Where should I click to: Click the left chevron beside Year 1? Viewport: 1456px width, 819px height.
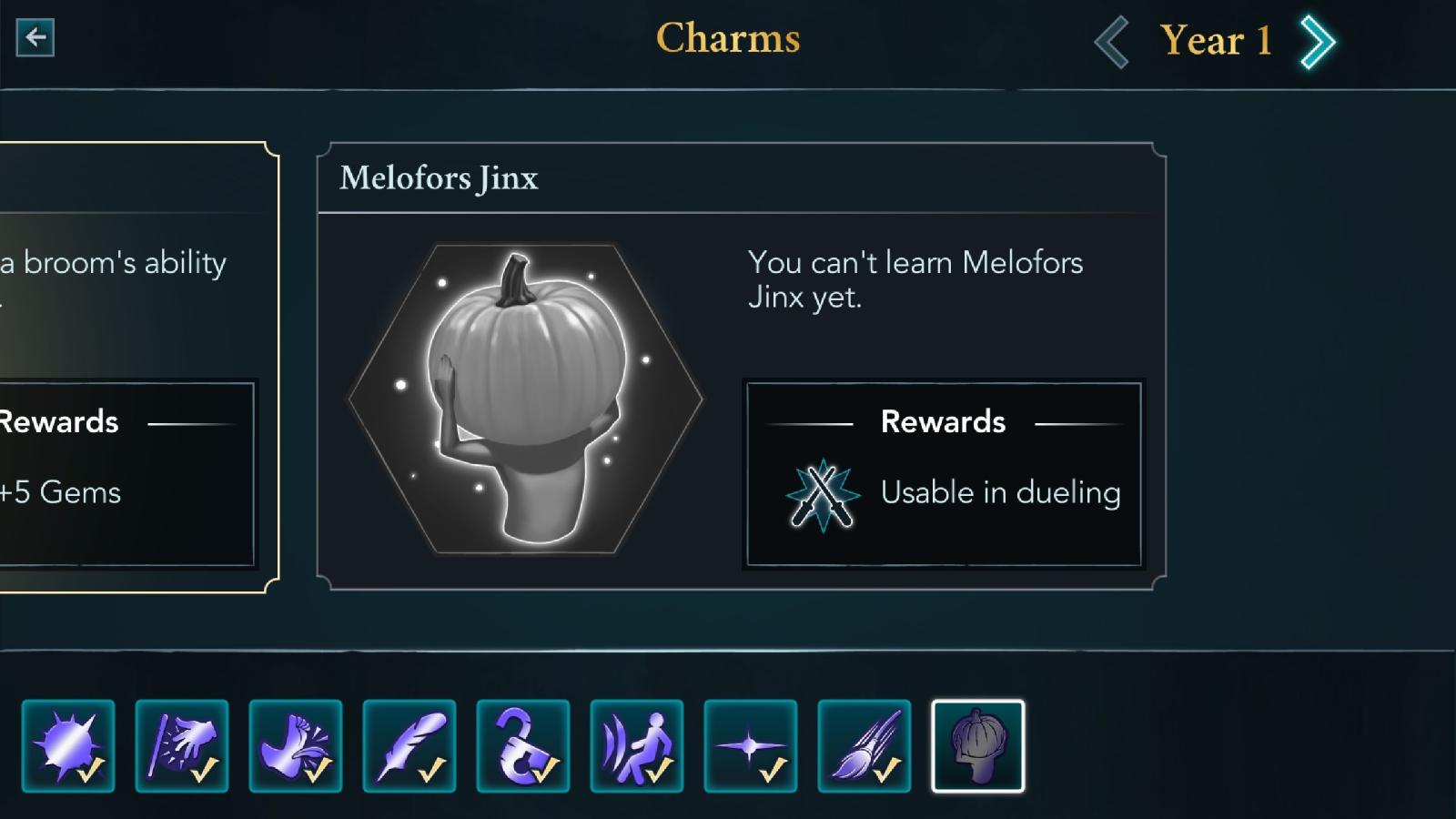[1112, 40]
